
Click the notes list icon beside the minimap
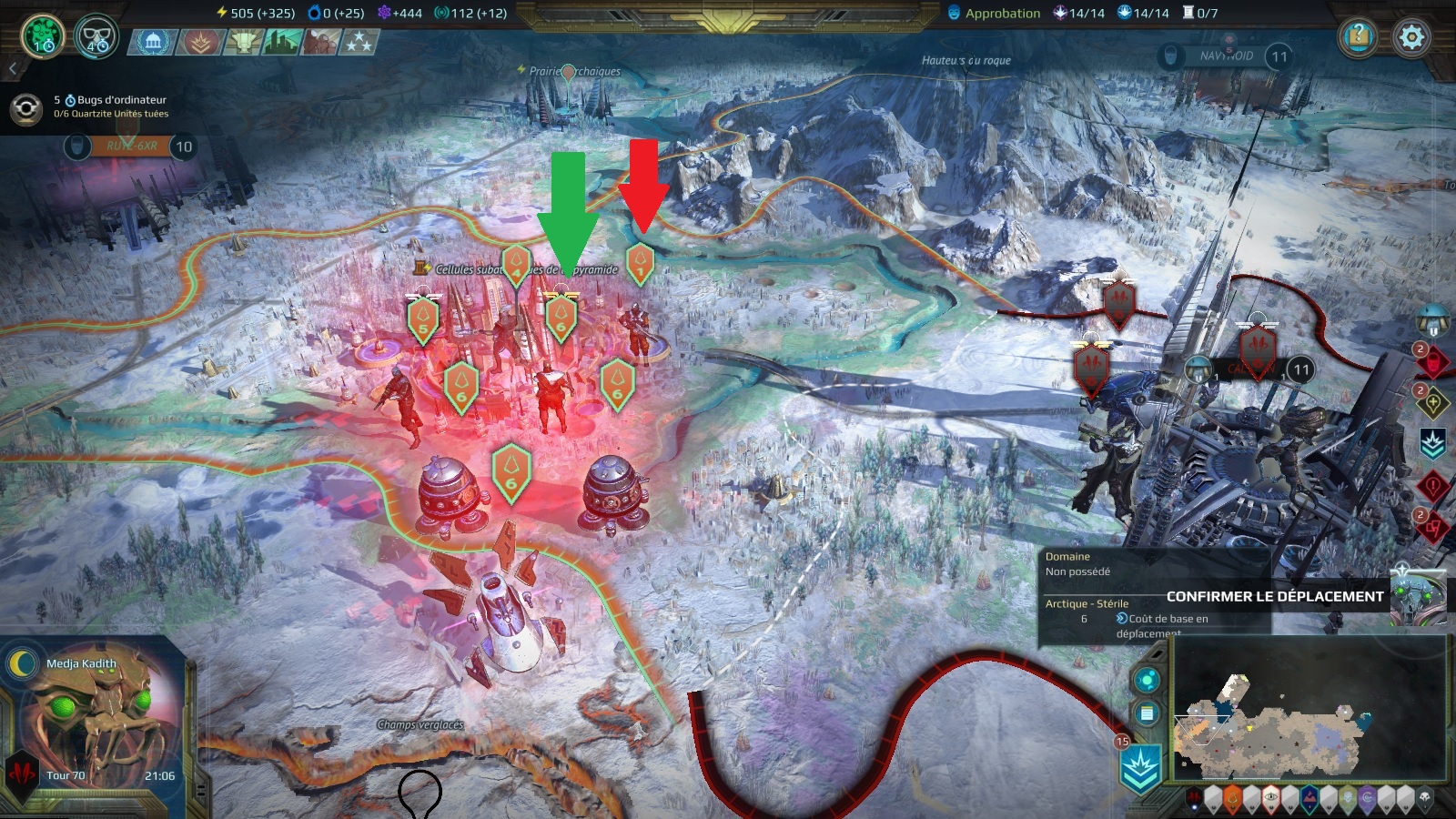point(1146,712)
